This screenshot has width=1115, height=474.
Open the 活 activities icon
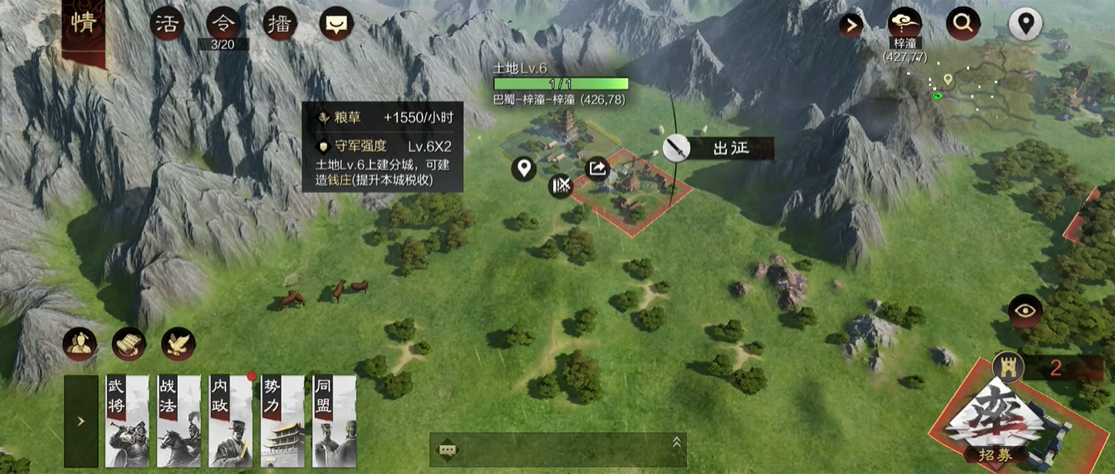tap(166, 25)
